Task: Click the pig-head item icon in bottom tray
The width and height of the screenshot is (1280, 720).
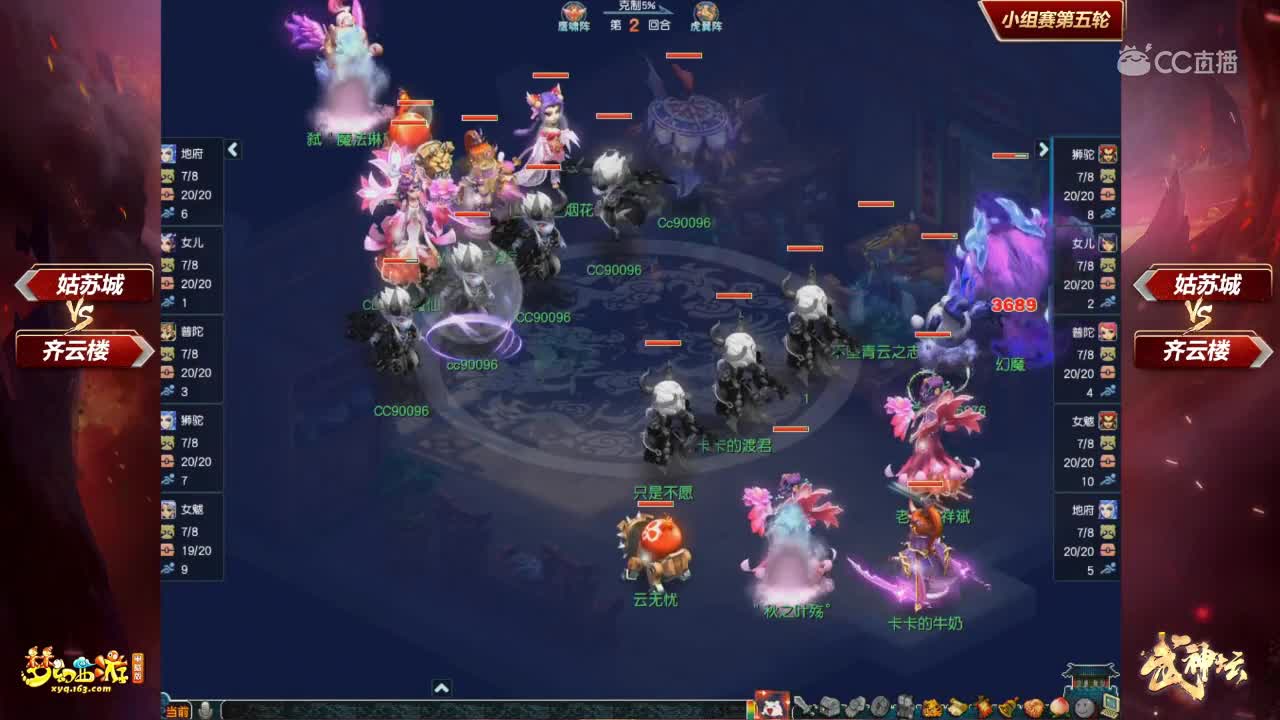Action: [x=770, y=707]
